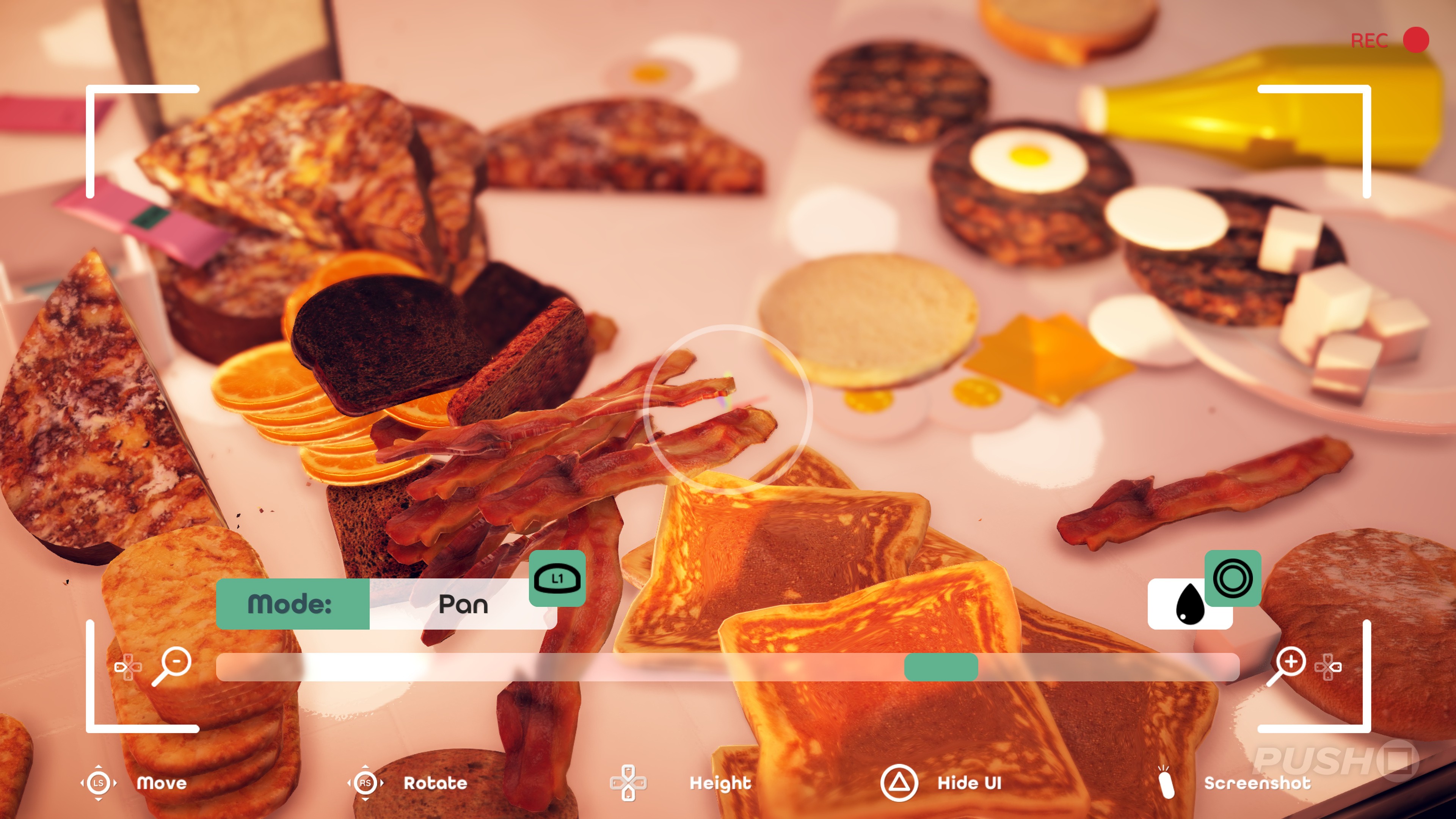Click the Height d-pad icon
This screenshot has height=819, width=1456.
pos(629,783)
